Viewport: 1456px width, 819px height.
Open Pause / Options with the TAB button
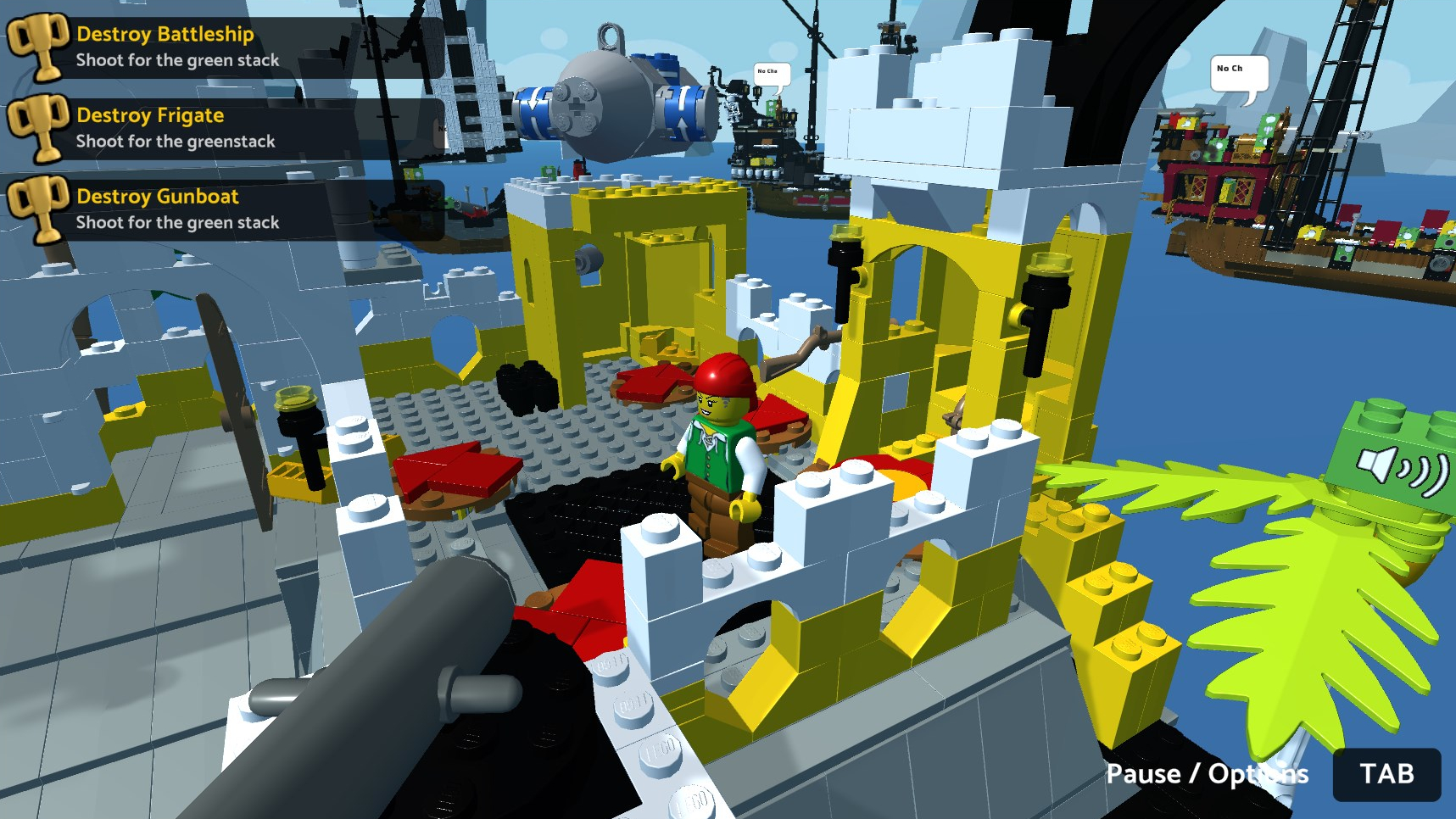[1388, 773]
